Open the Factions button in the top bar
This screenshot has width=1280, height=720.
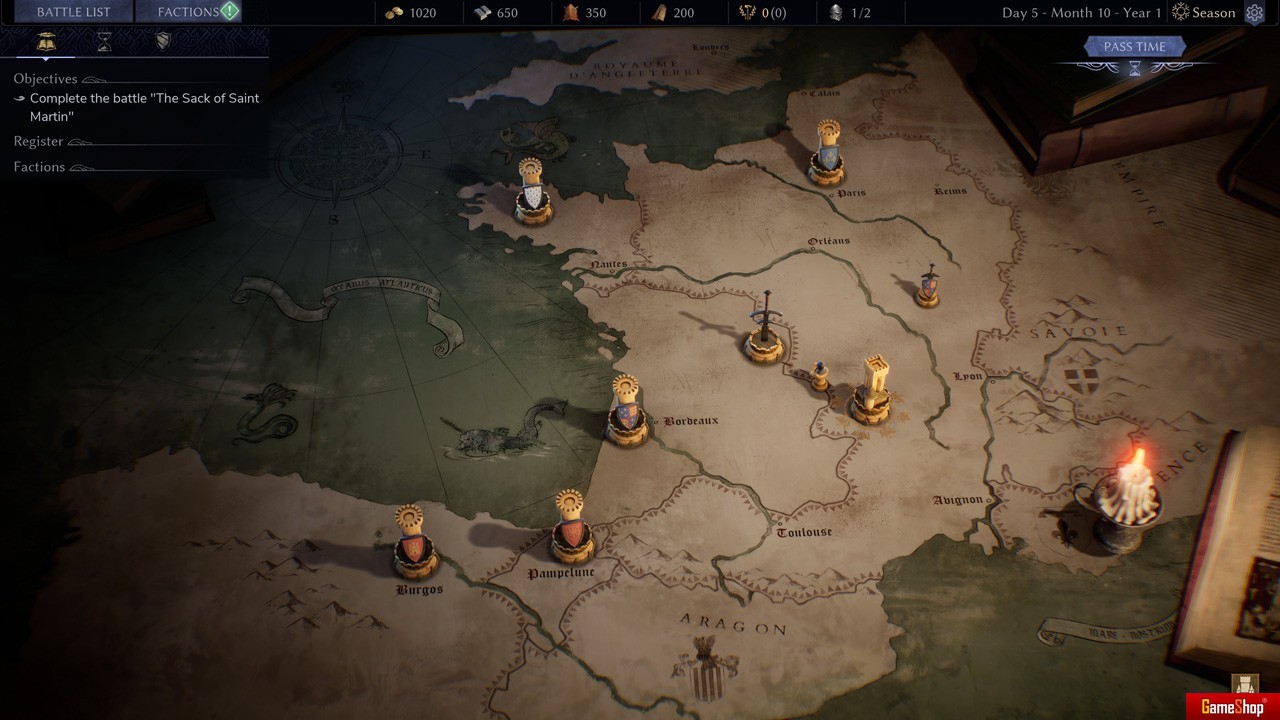(x=188, y=12)
